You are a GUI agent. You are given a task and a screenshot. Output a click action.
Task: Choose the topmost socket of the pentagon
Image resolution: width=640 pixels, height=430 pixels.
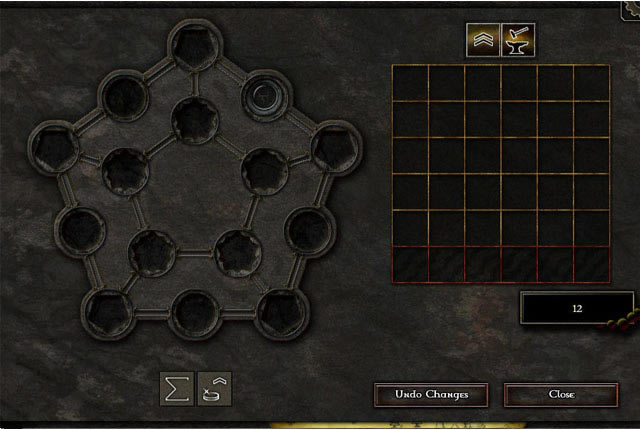click(194, 46)
